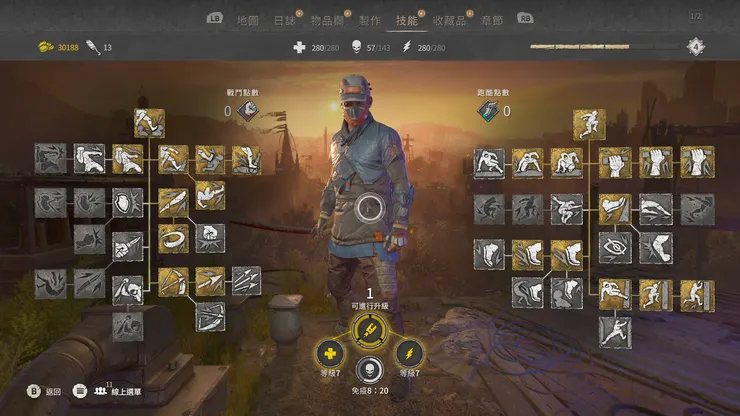Screen dimensions: 740x416
Task: Select the bow skill in the combat tree
Action: [x=172, y=282]
